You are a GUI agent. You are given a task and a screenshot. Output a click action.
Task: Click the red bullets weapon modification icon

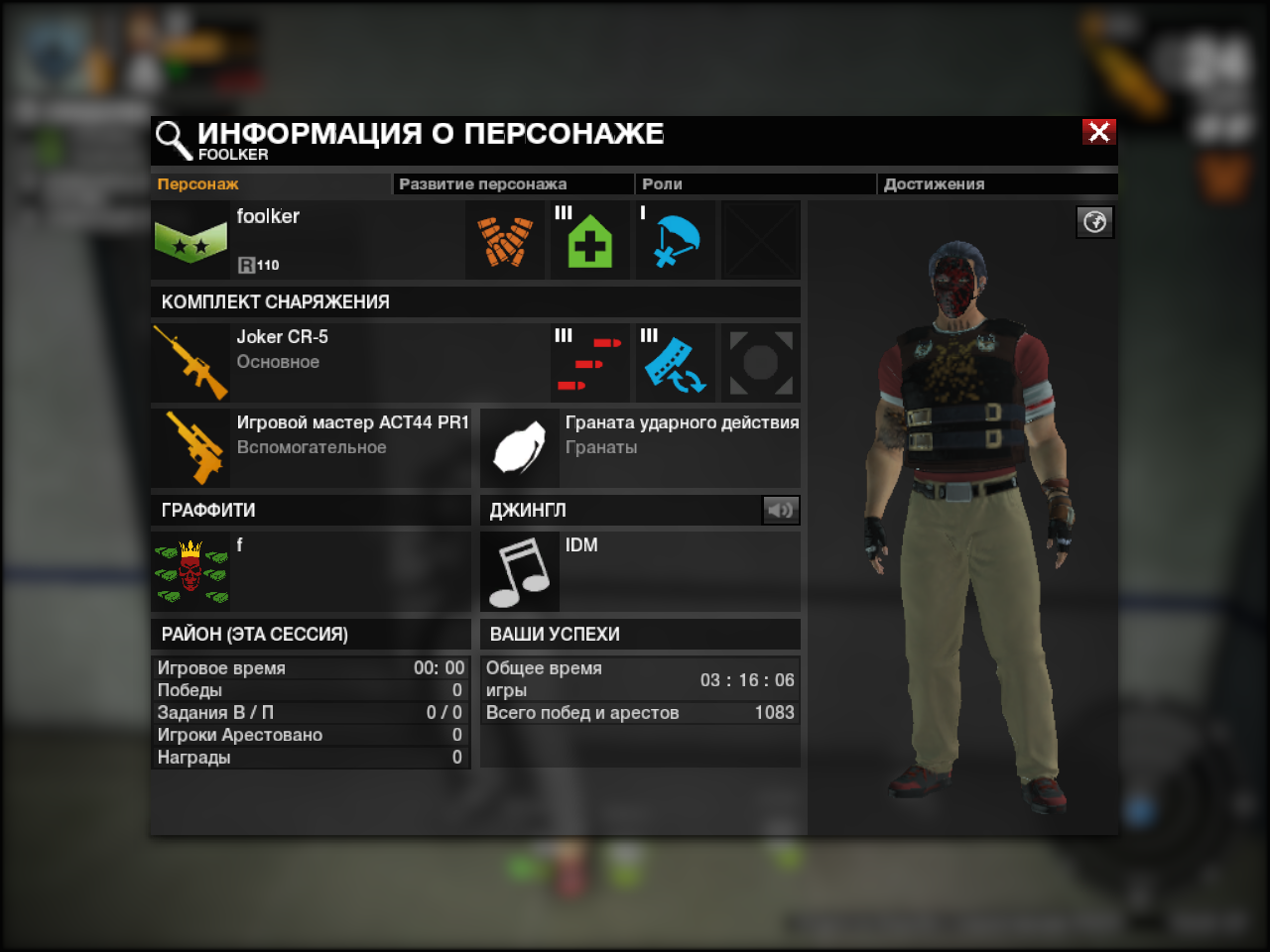[x=590, y=363]
